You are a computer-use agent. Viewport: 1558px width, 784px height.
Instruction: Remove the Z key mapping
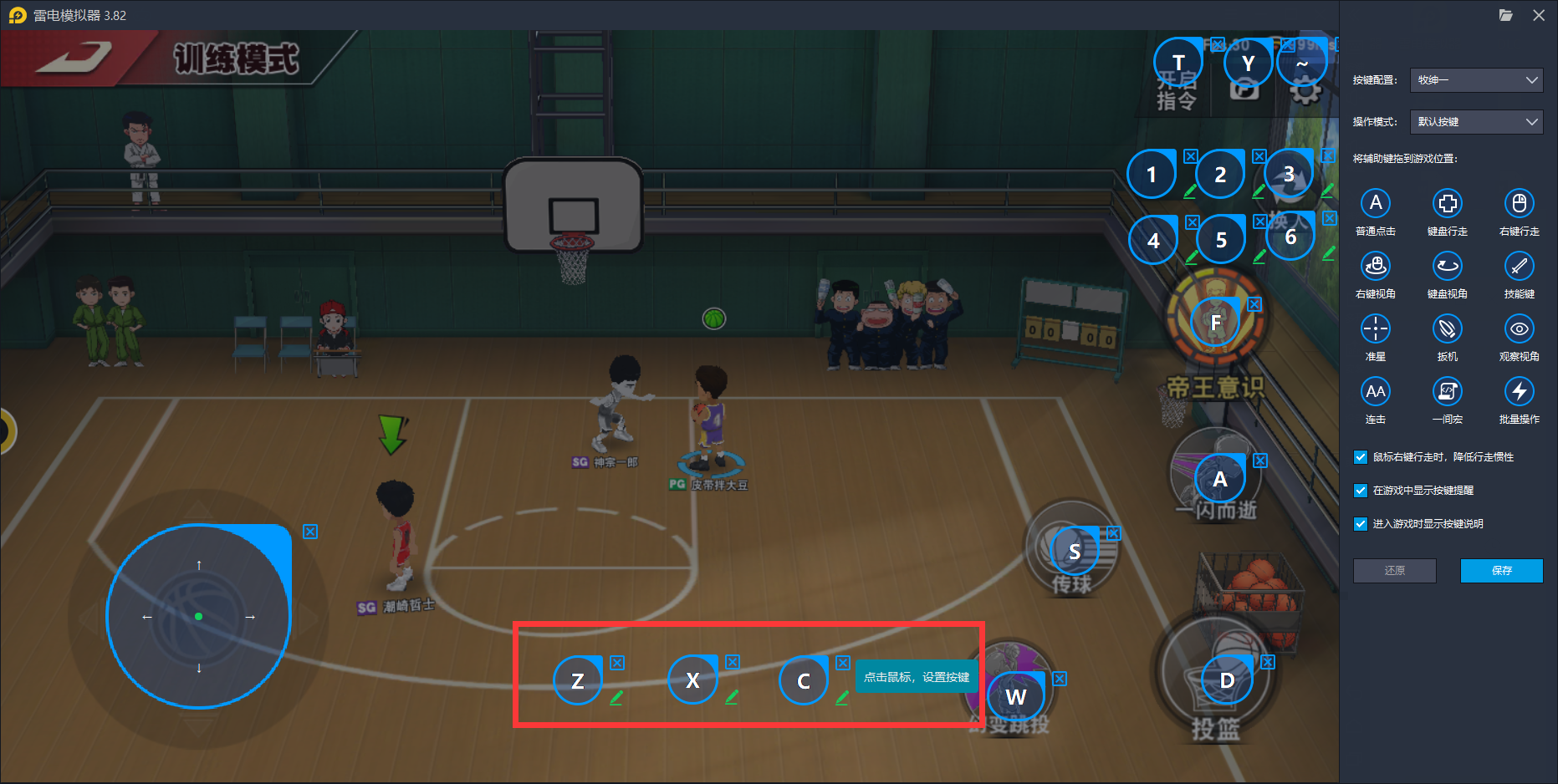tap(617, 663)
